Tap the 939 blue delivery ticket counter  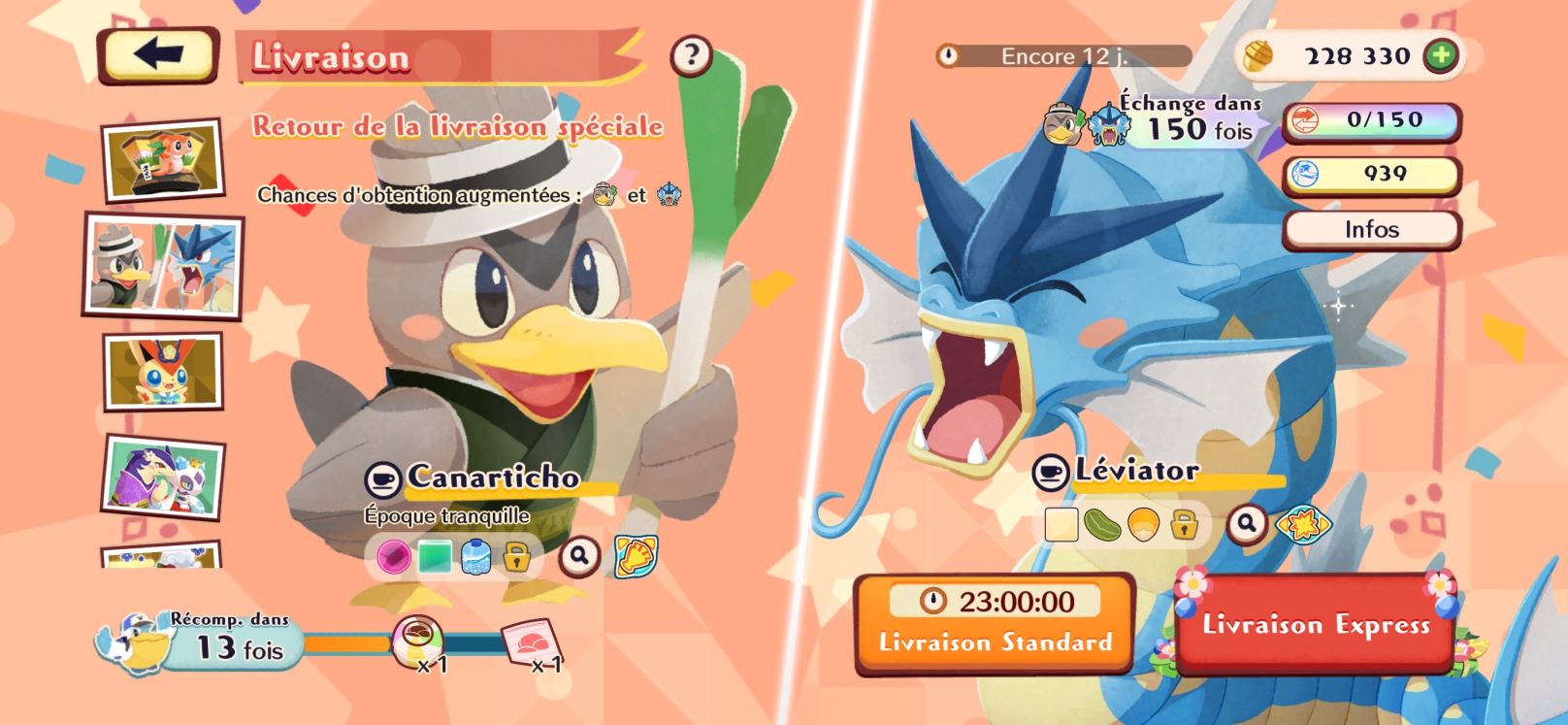(1371, 175)
